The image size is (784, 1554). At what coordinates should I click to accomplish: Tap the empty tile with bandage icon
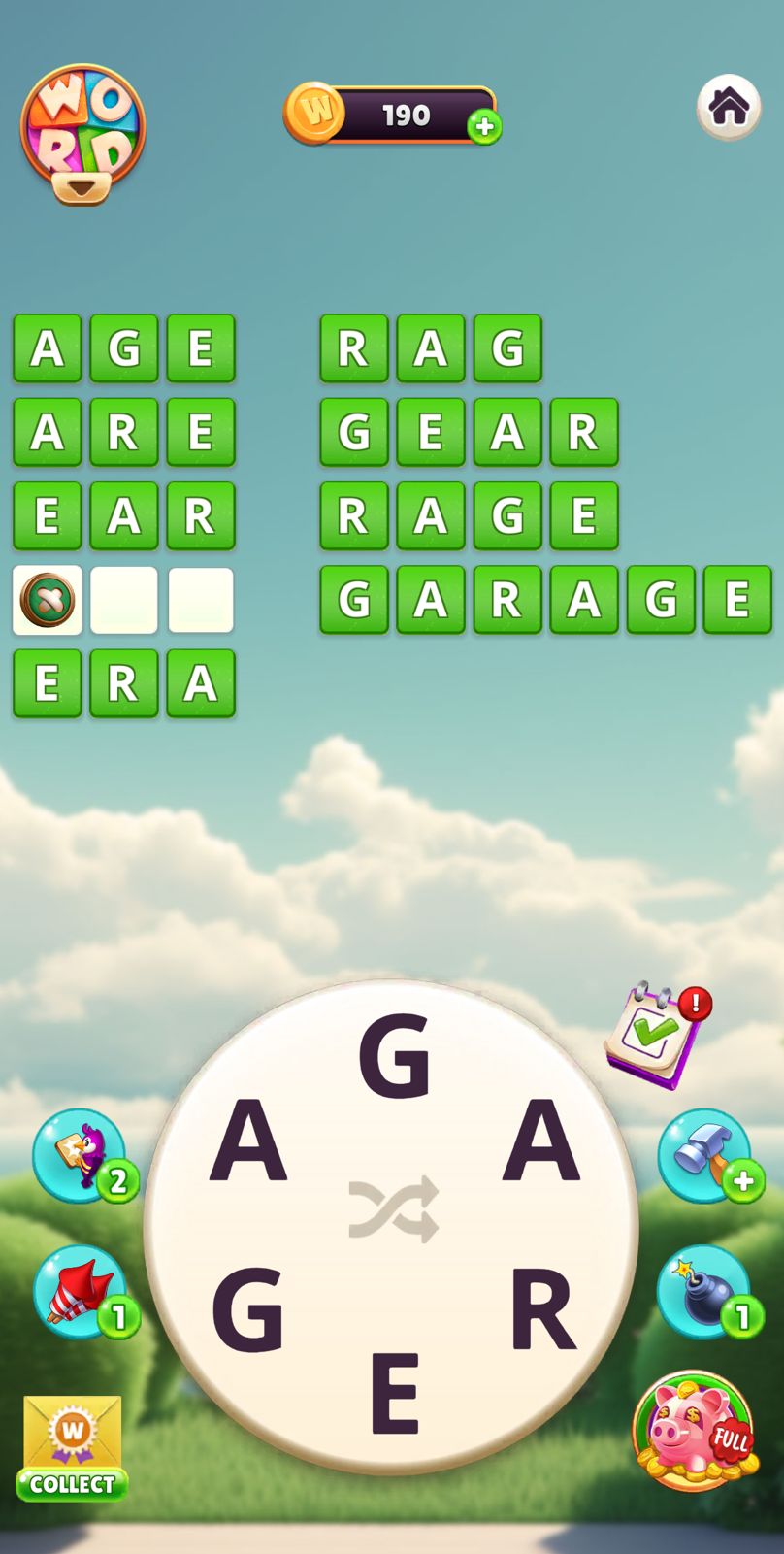(48, 600)
